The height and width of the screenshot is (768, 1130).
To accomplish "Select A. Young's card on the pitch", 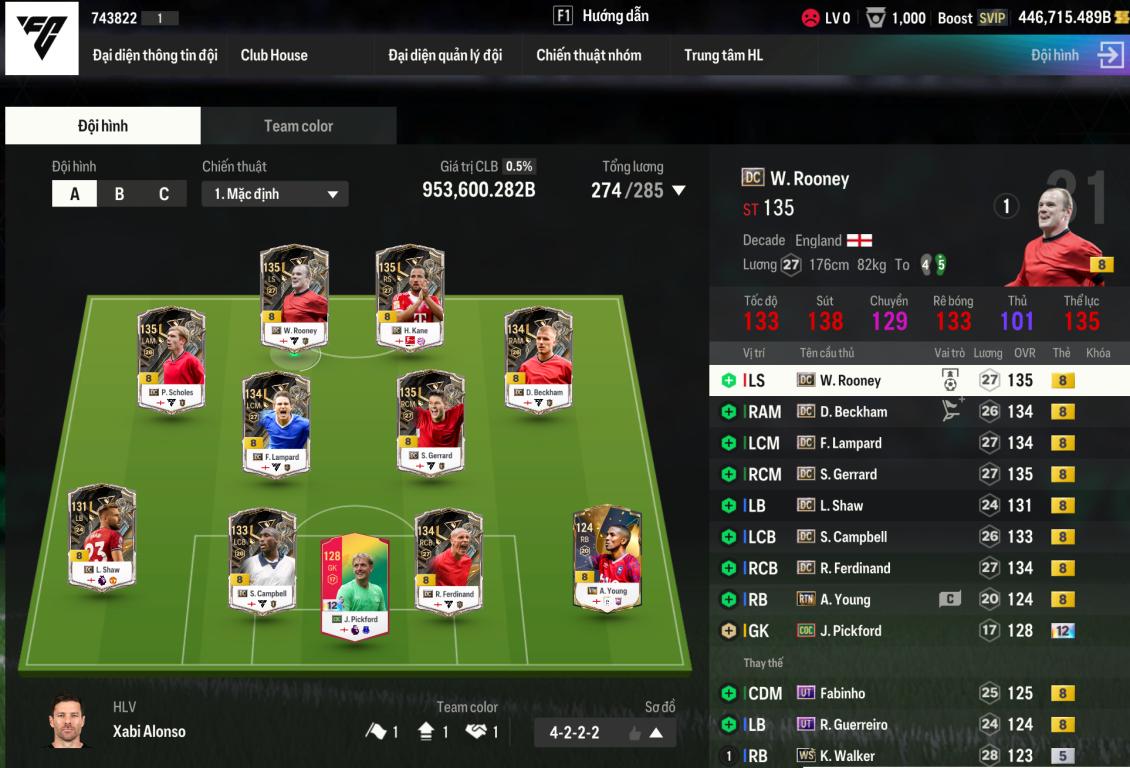I will (607, 557).
